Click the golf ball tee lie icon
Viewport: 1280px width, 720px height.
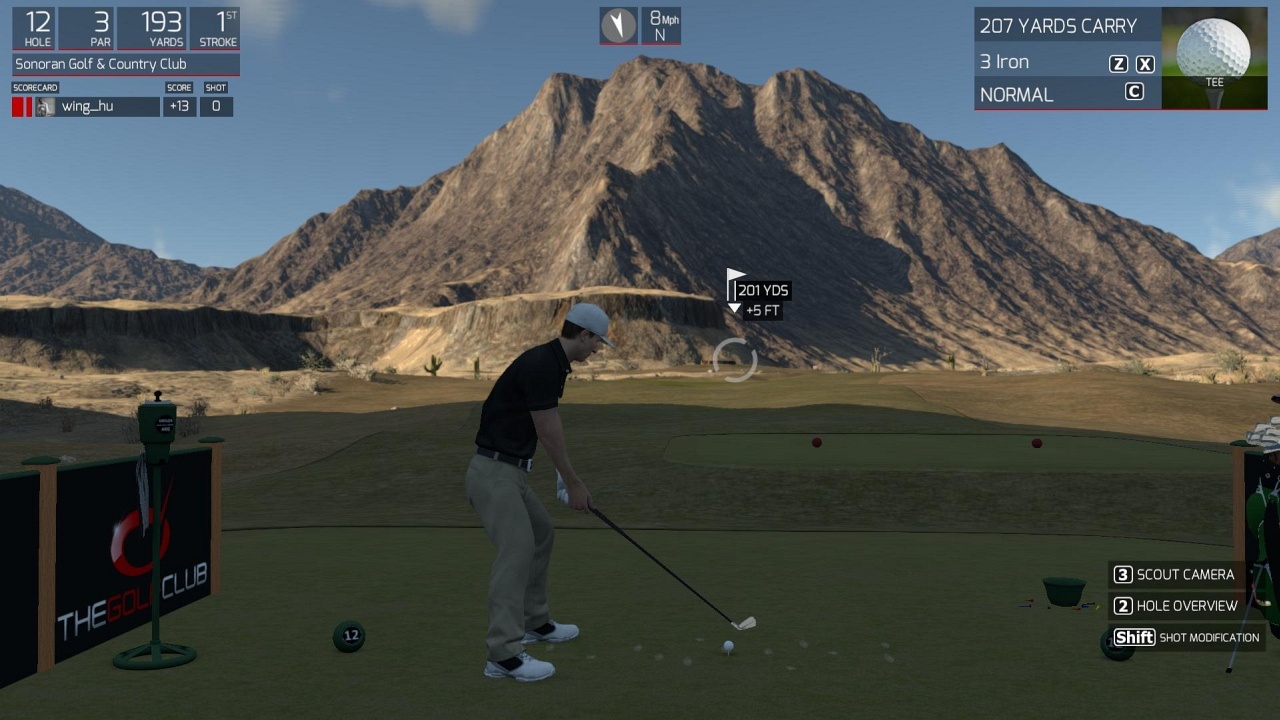pos(1214,56)
